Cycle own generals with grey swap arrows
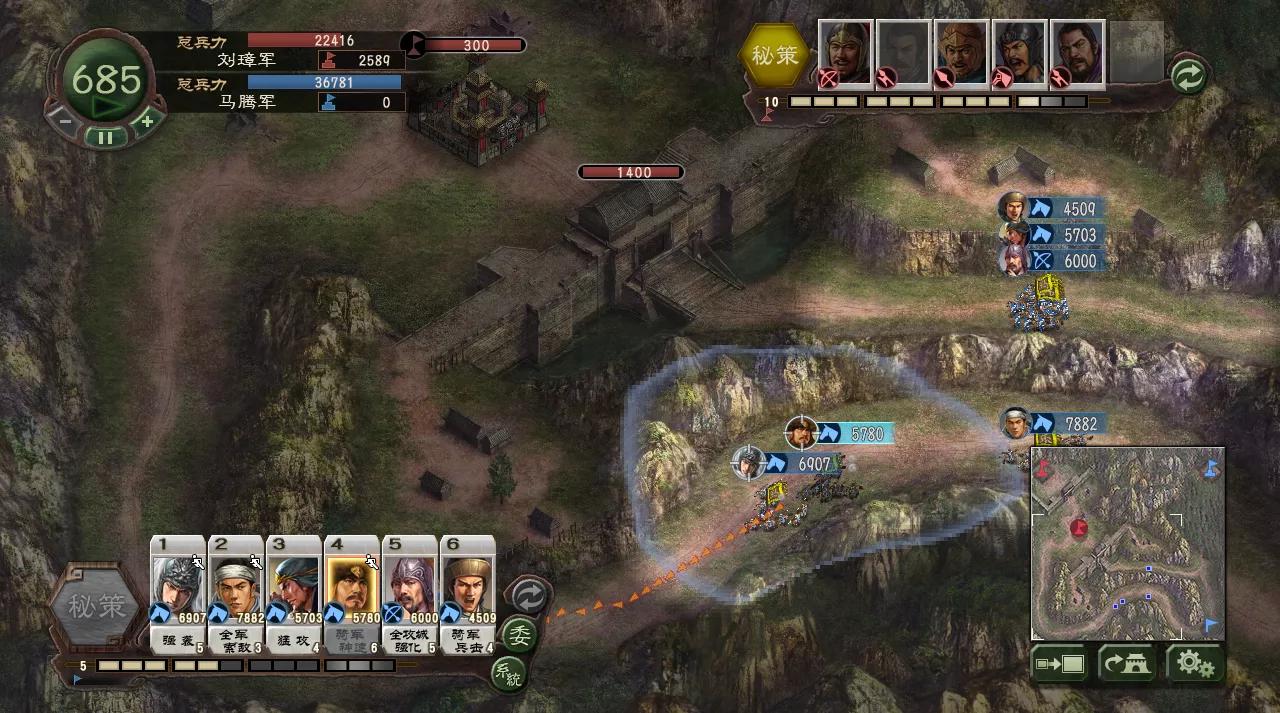The width and height of the screenshot is (1280, 713). 528,595
